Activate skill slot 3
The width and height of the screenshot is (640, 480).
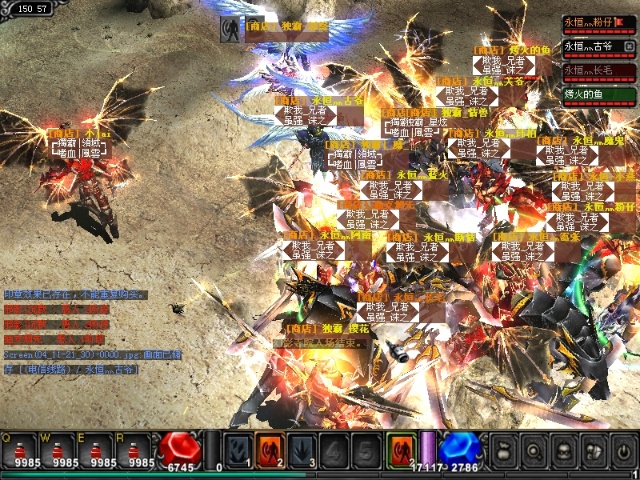tap(301, 449)
